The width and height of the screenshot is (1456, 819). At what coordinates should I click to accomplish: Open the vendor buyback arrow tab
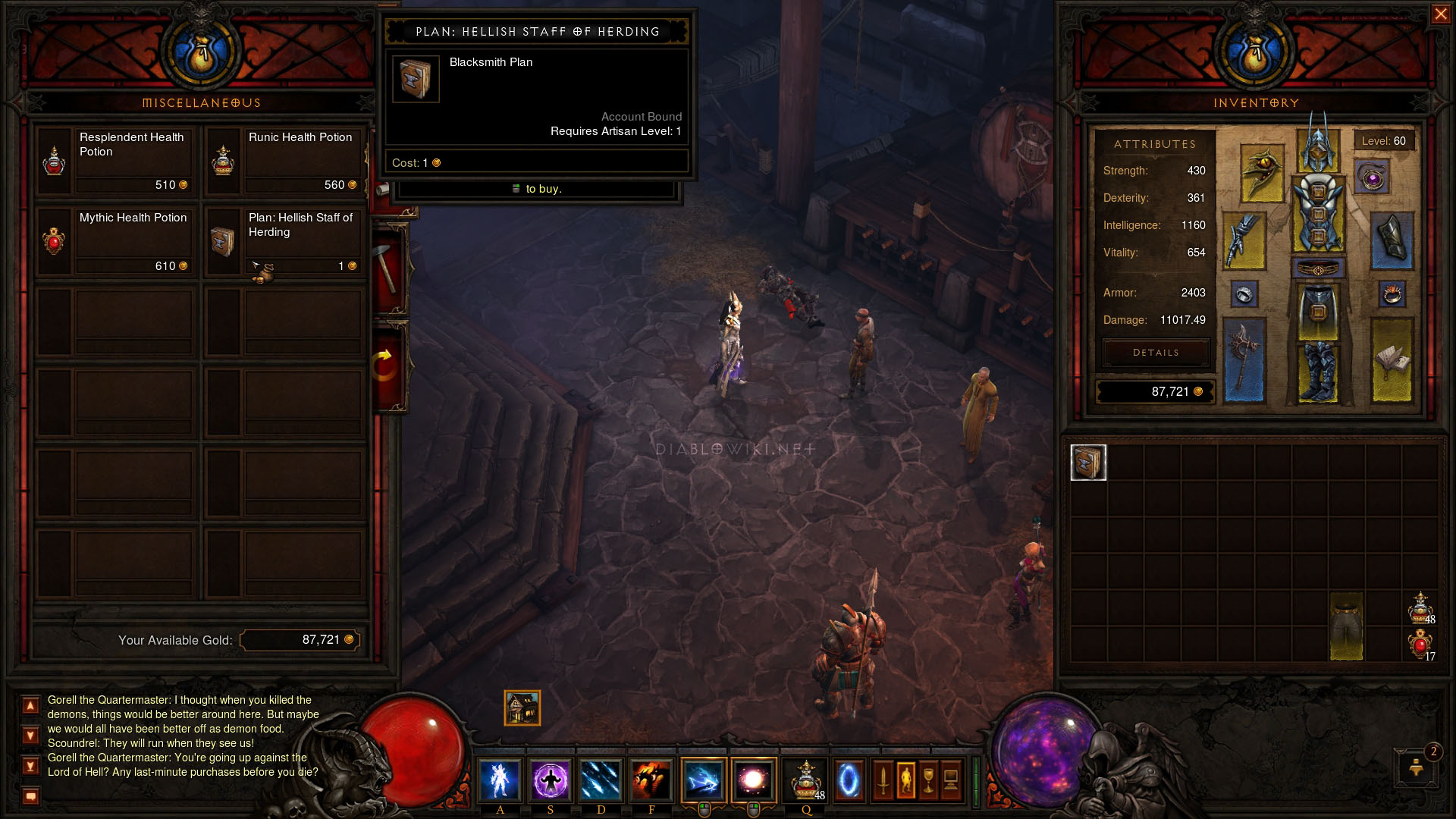tap(386, 366)
